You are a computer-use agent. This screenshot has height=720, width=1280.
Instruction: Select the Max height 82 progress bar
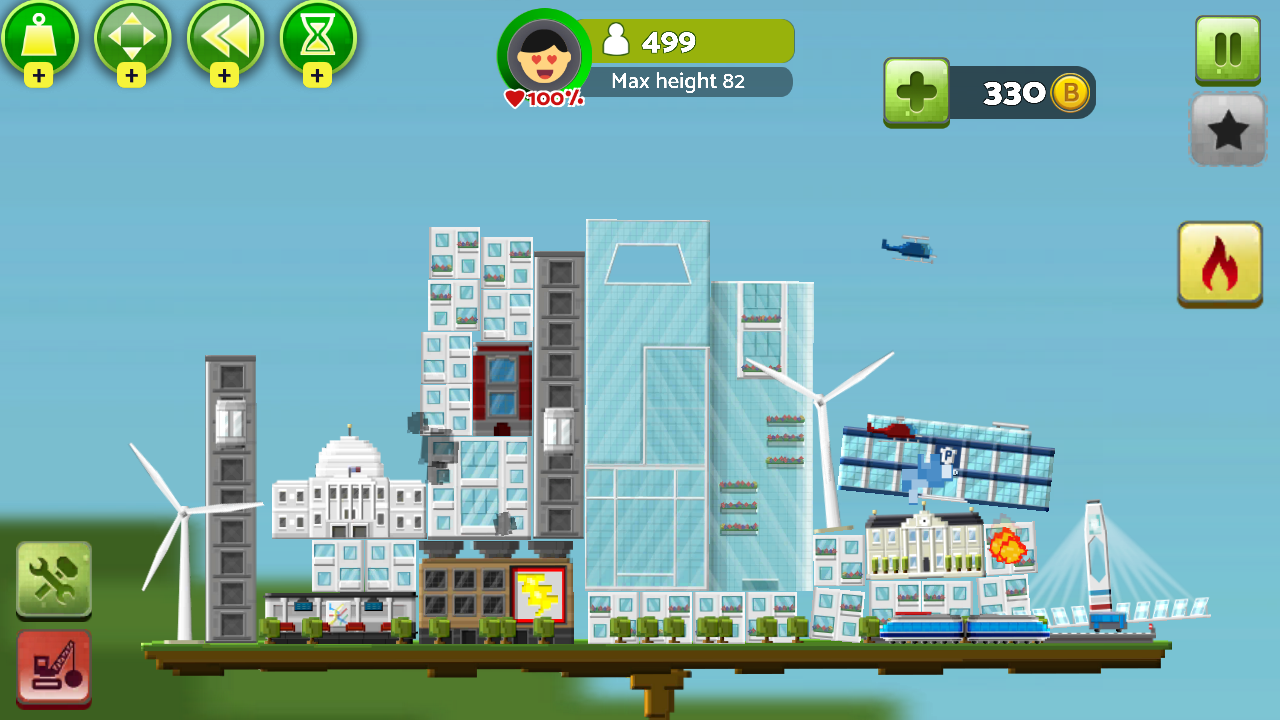click(688, 82)
